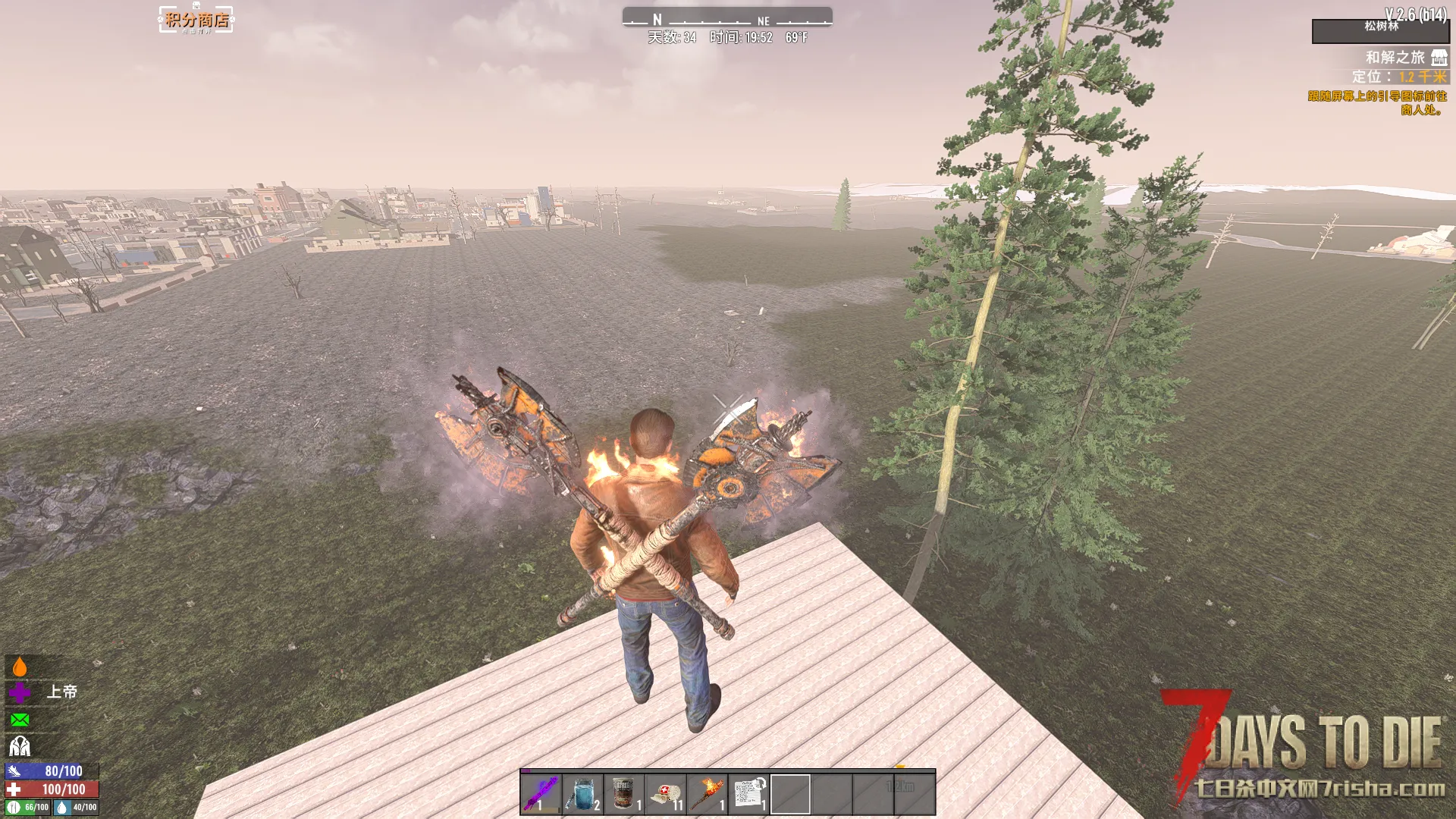
Task: Open the 积分商店 points shop button
Action: (196, 20)
